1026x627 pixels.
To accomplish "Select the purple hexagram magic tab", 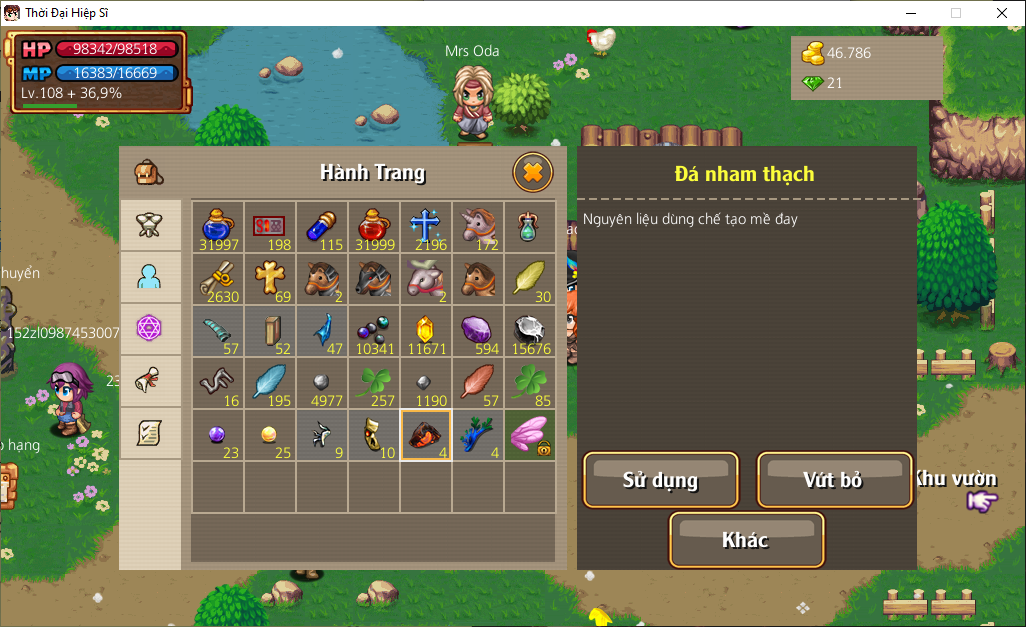I will (151, 329).
